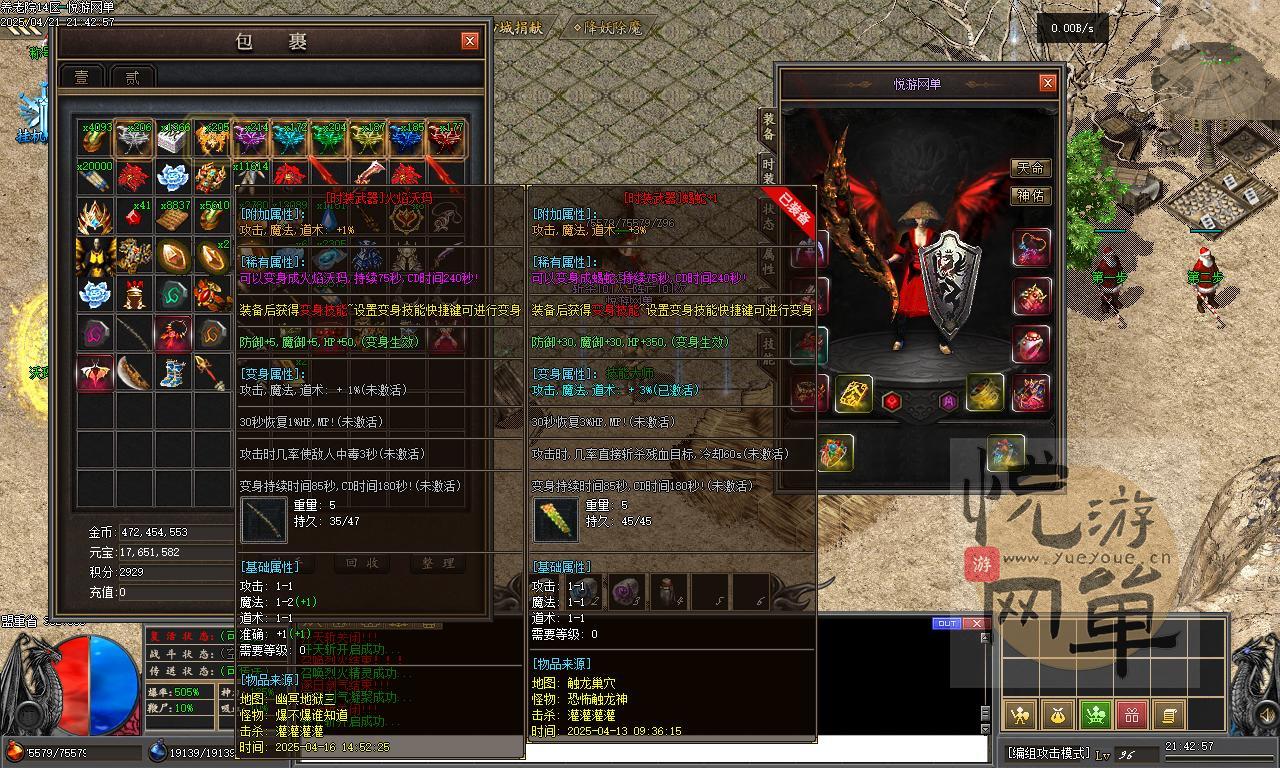
Task: Open the 天命 panel button
Action: coord(1030,168)
